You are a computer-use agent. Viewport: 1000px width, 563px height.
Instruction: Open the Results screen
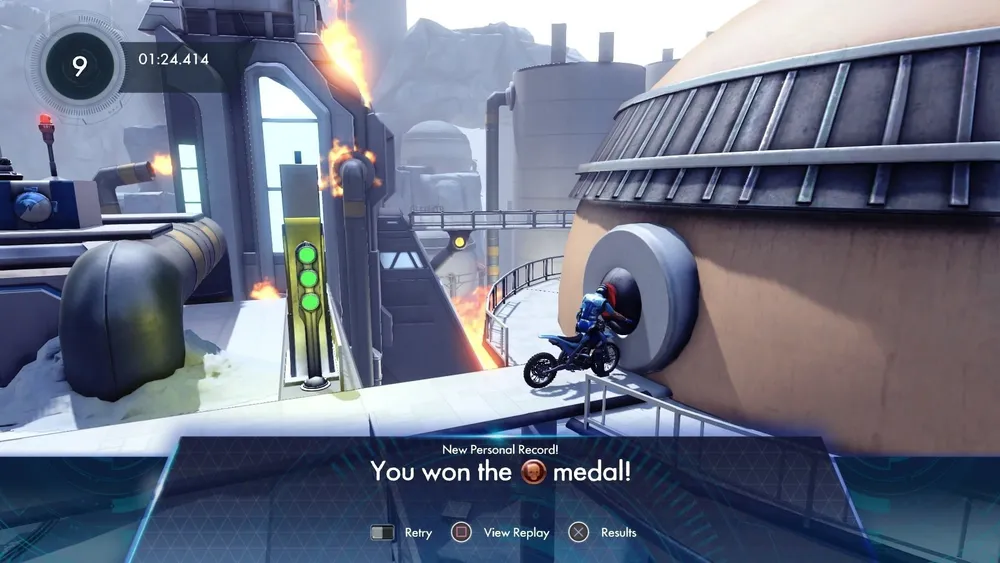click(603, 532)
